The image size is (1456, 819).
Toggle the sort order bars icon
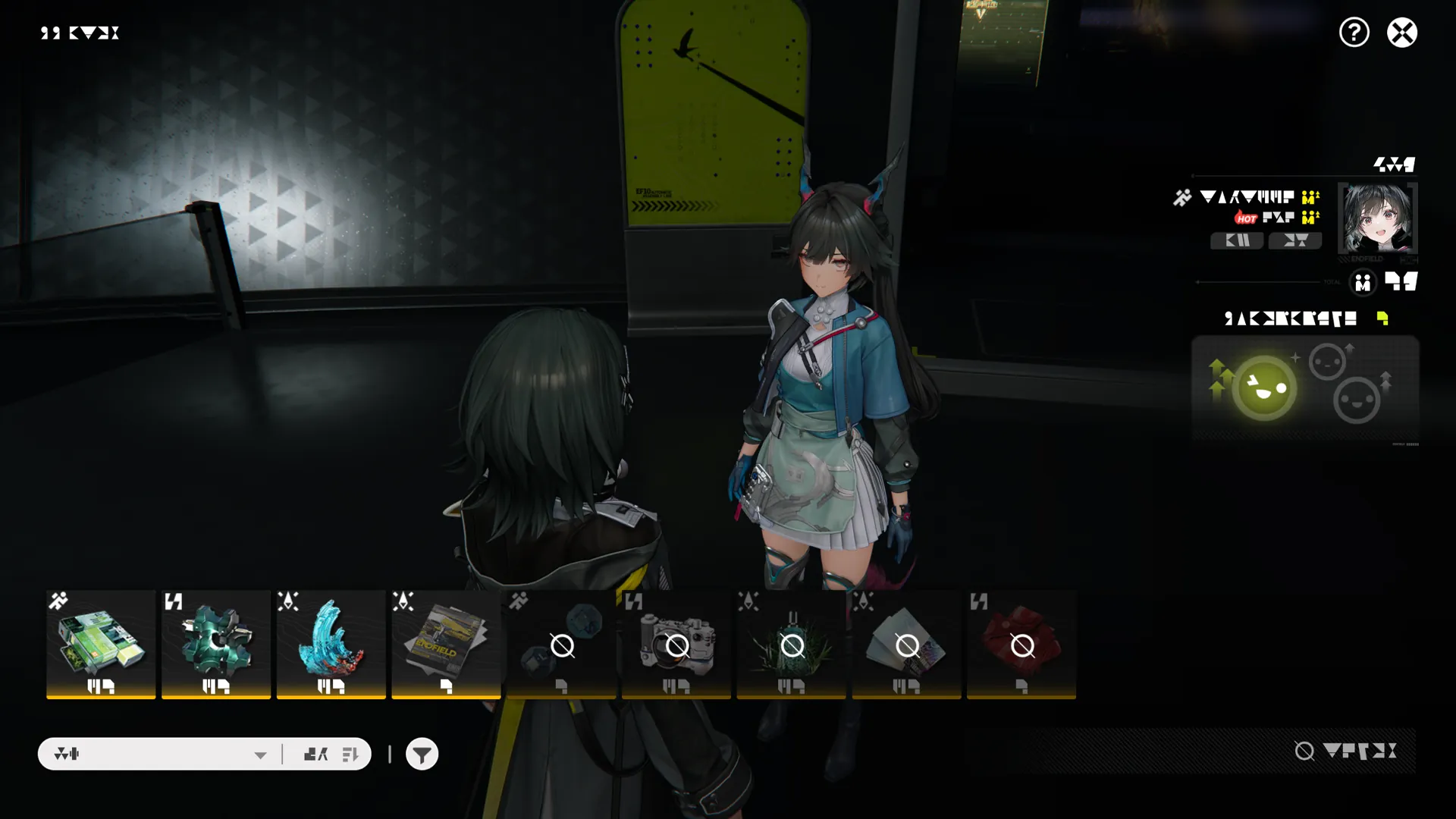point(350,754)
